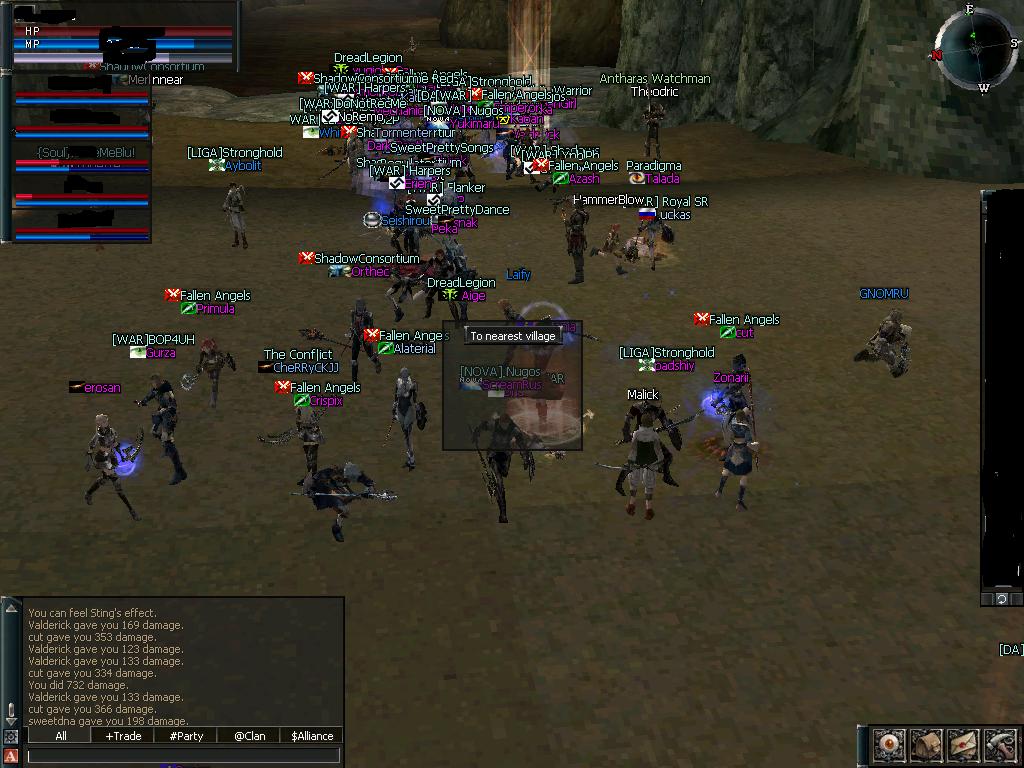Image resolution: width=1024 pixels, height=768 pixels.
Task: Open chat settings gear icon
Action: click(x=11, y=737)
